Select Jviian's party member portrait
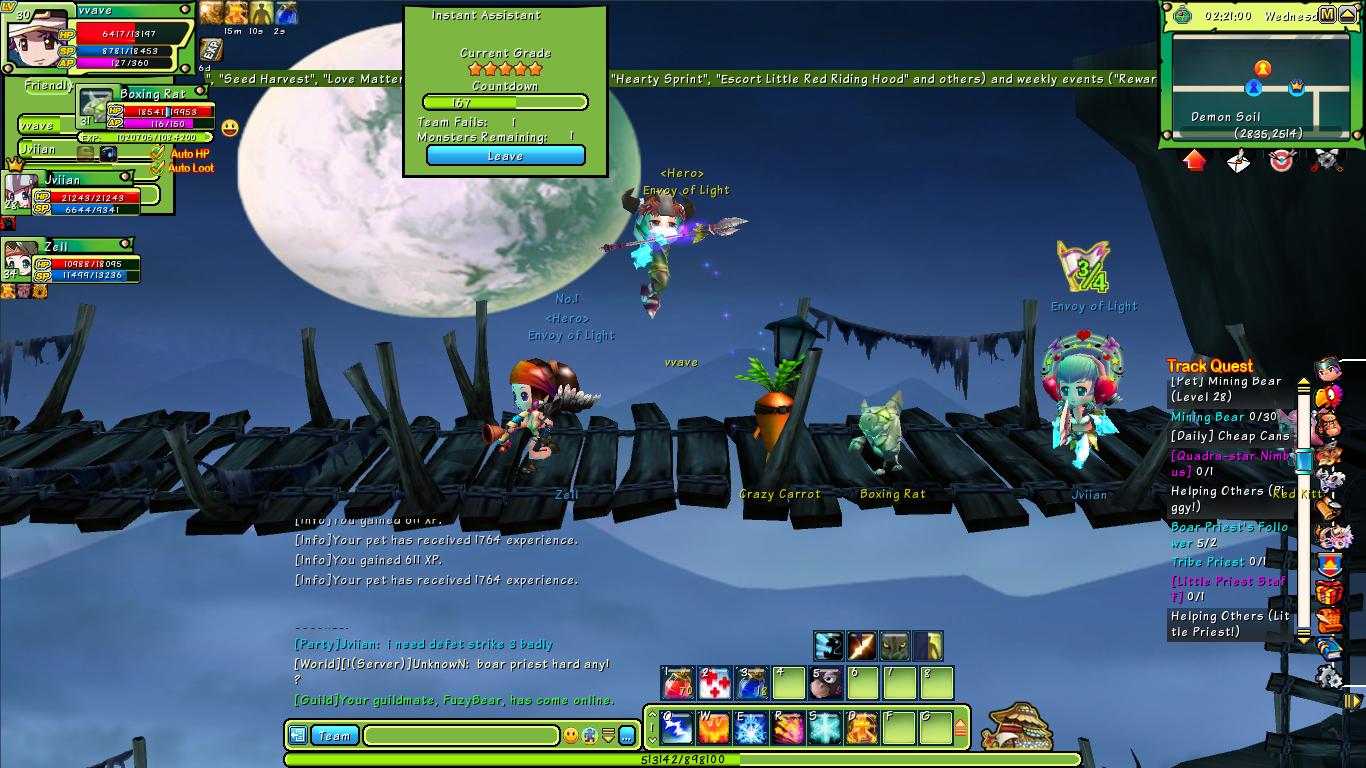1366x768 pixels. pos(20,190)
